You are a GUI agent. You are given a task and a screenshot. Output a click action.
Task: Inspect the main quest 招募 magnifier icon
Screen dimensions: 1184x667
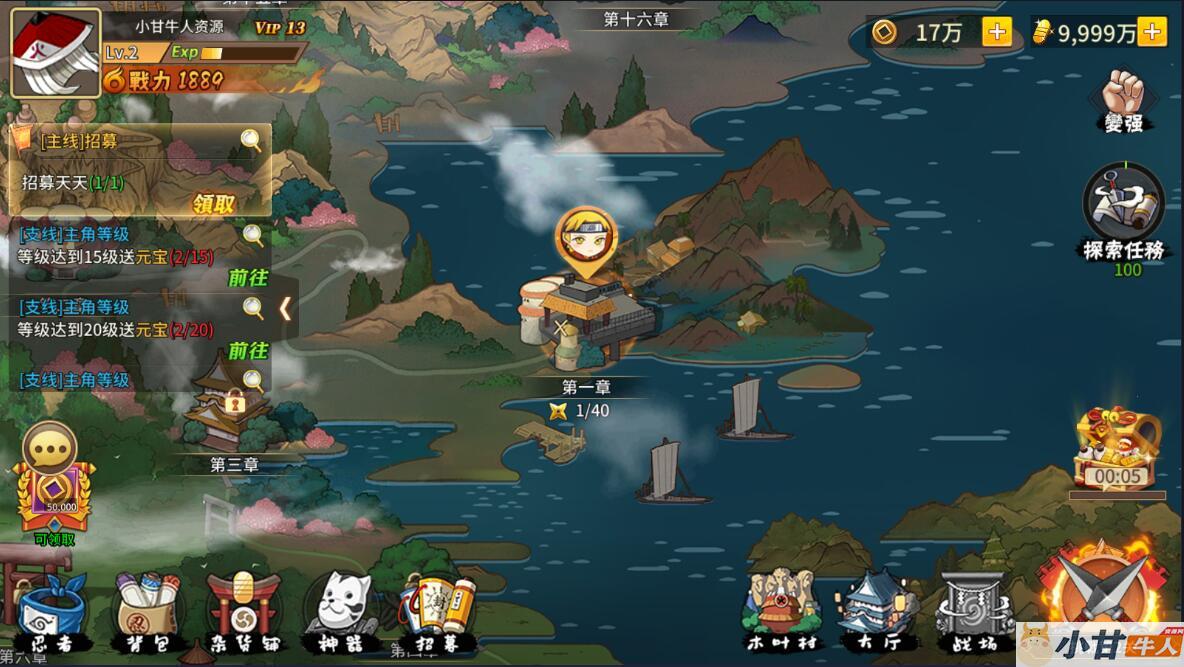(251, 140)
